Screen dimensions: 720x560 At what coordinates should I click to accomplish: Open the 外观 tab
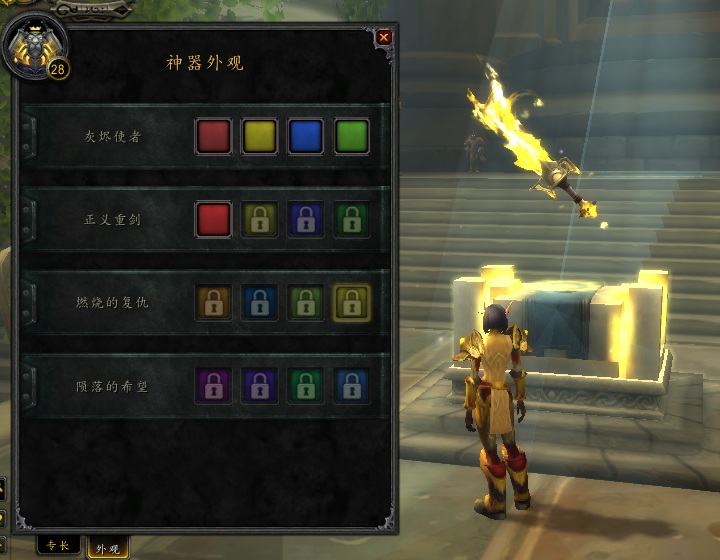(108, 548)
